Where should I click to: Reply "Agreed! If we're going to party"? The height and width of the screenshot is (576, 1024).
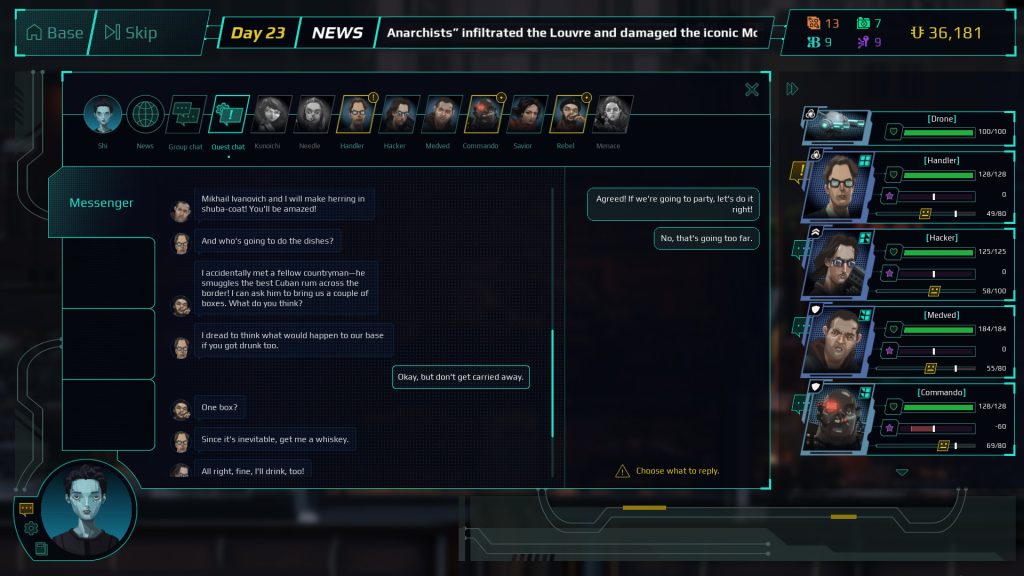click(674, 205)
